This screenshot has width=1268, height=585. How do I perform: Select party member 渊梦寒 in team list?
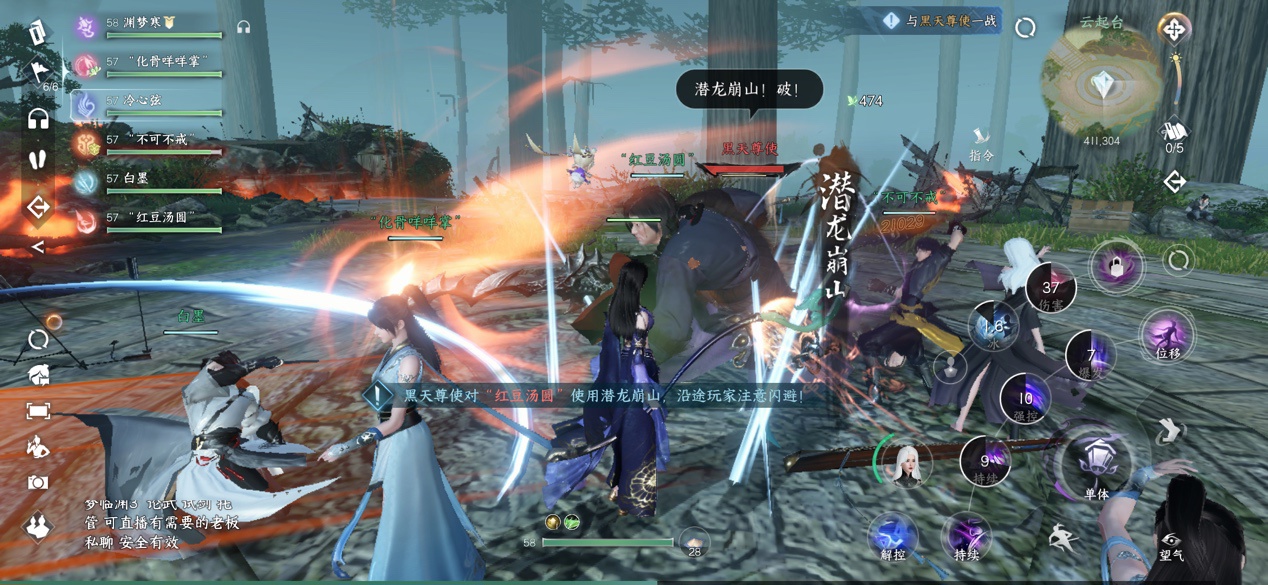point(150,24)
